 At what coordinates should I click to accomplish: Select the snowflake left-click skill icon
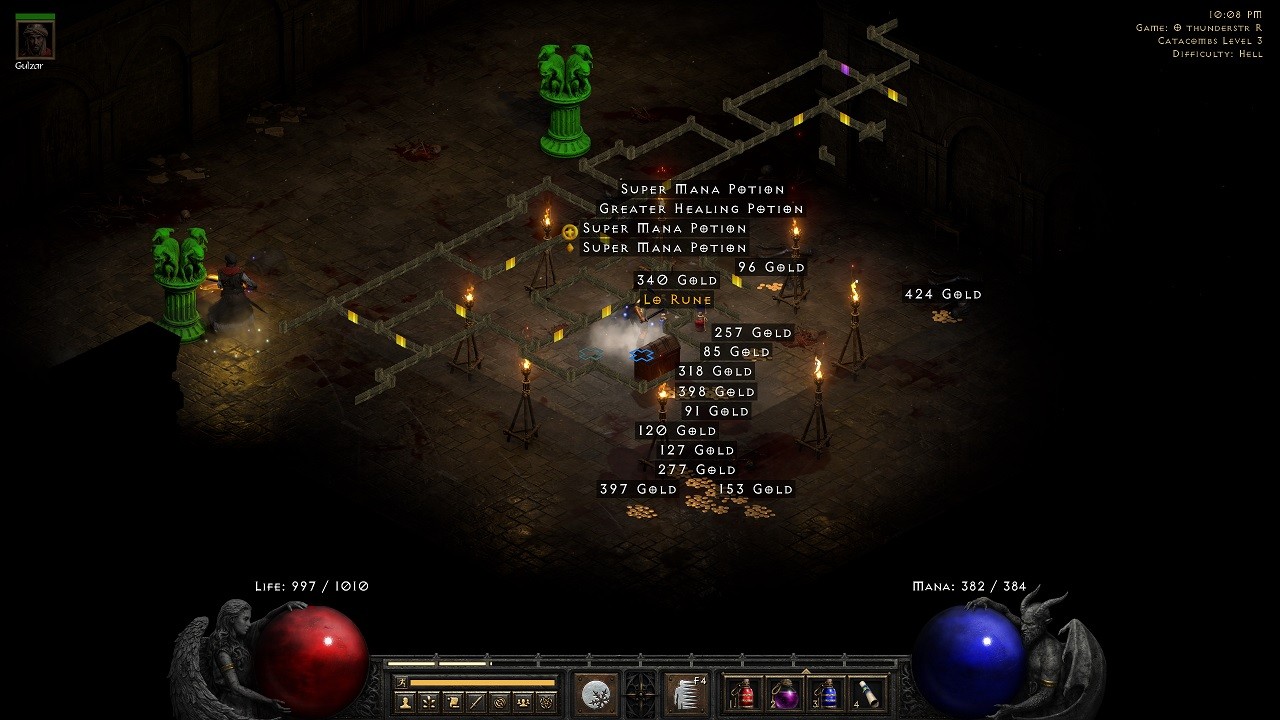pos(597,693)
